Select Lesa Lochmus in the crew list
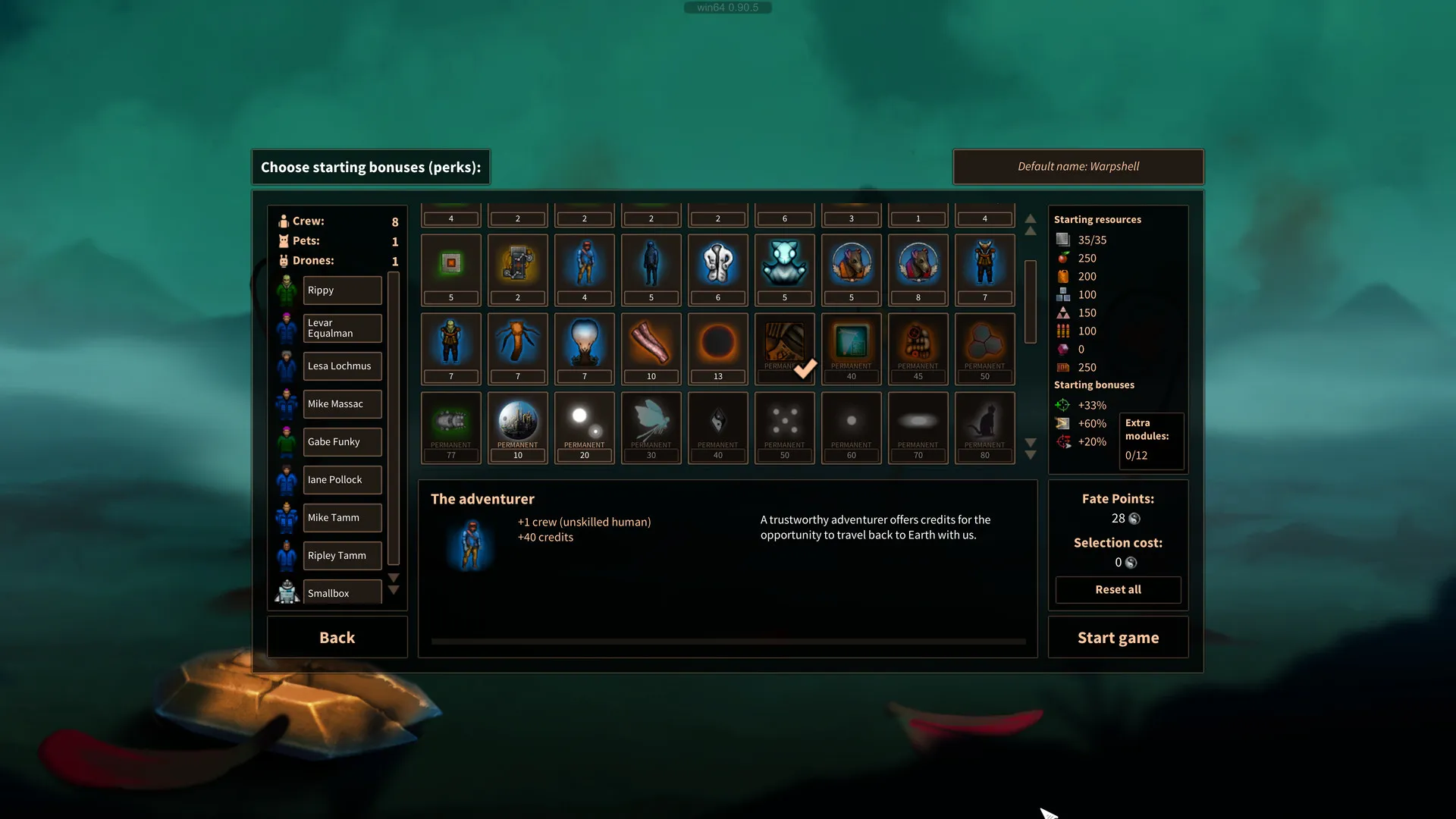This screenshot has width=1456, height=819. tap(342, 366)
